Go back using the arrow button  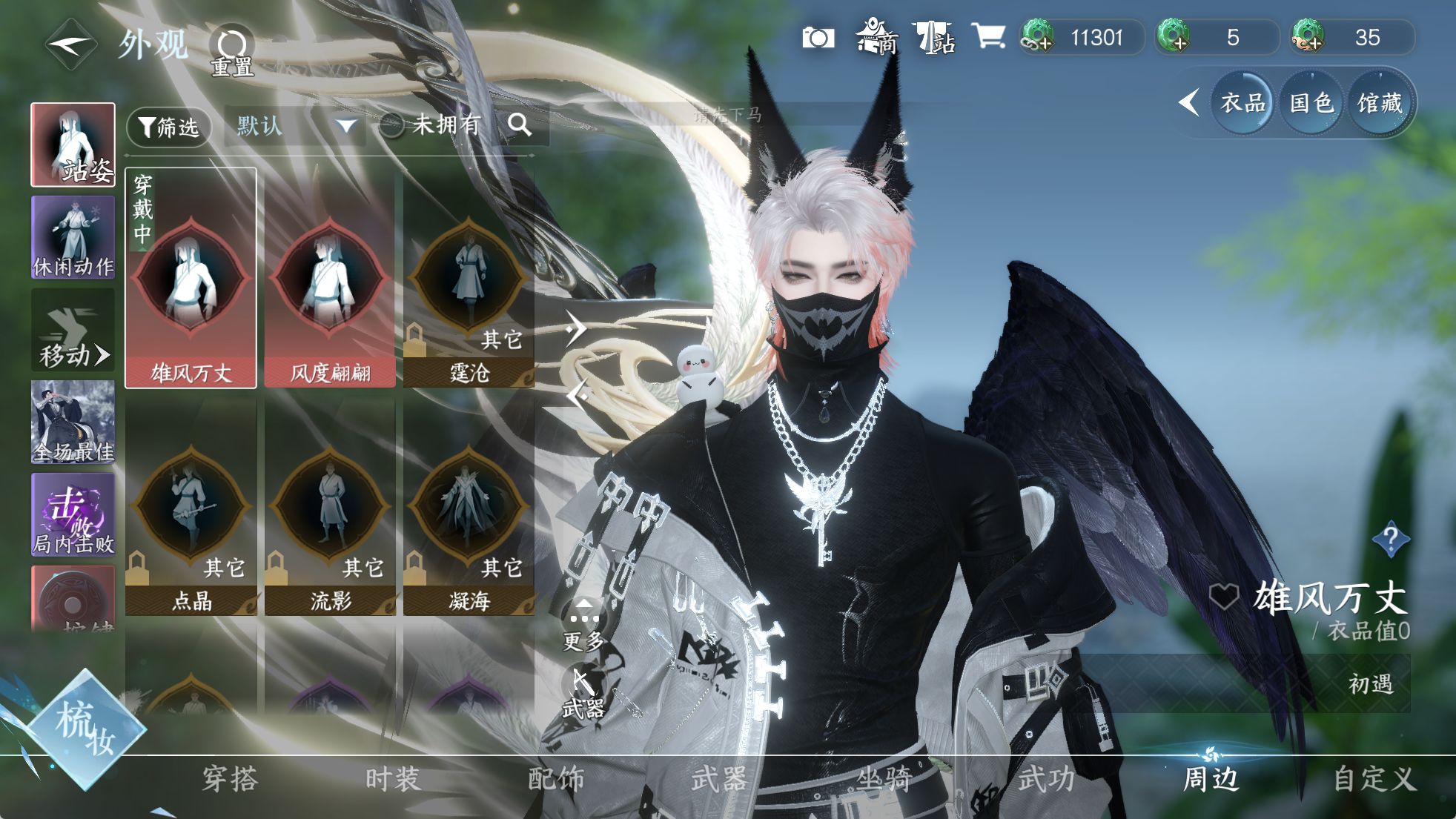click(x=70, y=44)
